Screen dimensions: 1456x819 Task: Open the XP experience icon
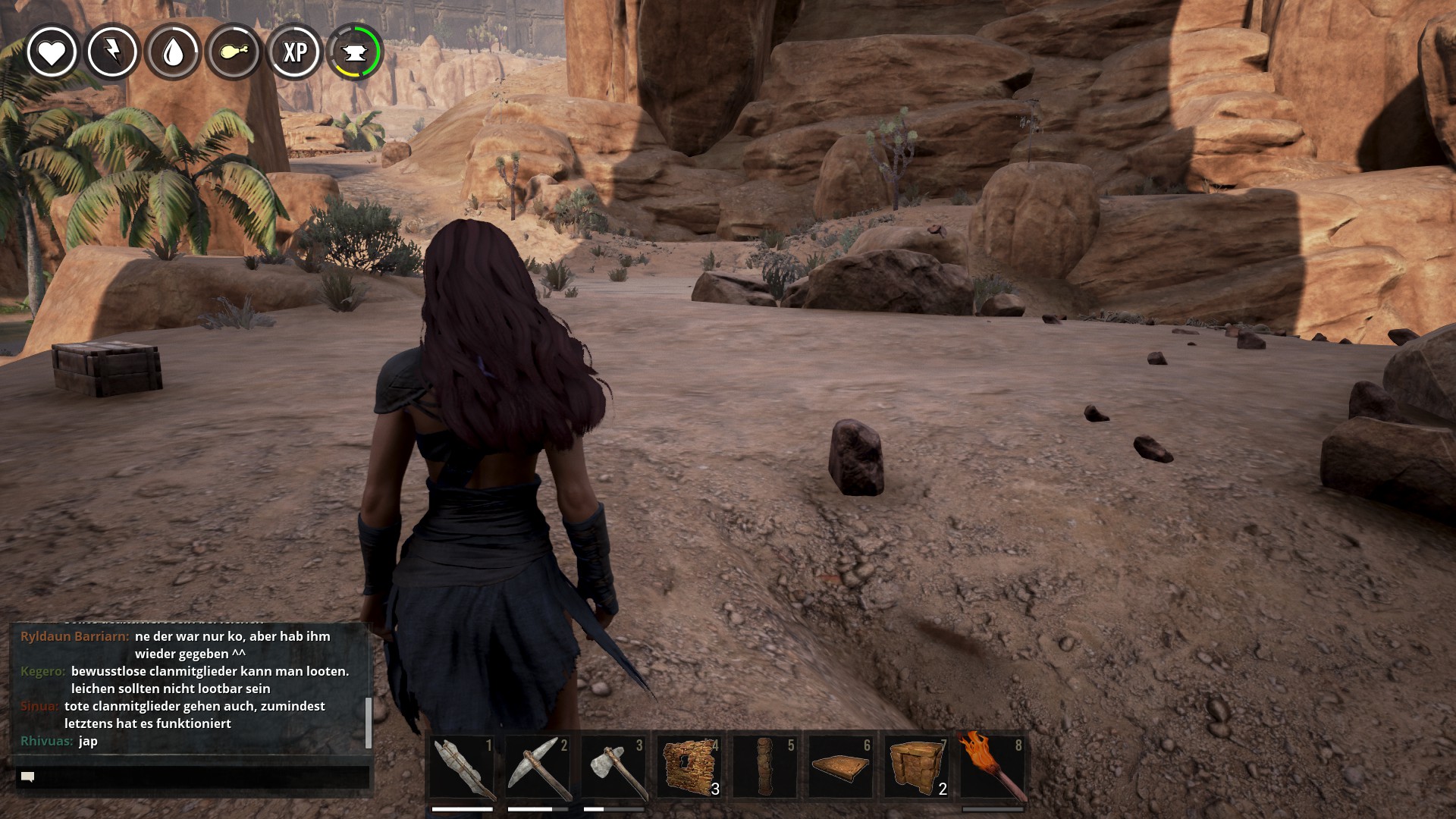[x=294, y=52]
